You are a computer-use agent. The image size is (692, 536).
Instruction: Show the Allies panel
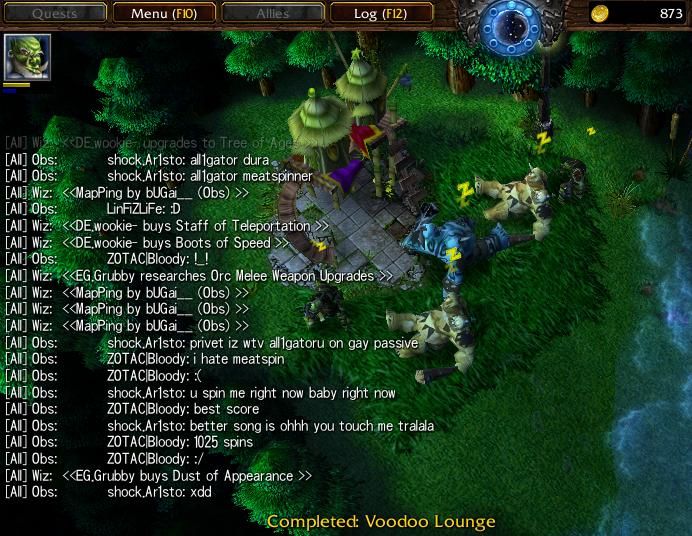pos(271,14)
